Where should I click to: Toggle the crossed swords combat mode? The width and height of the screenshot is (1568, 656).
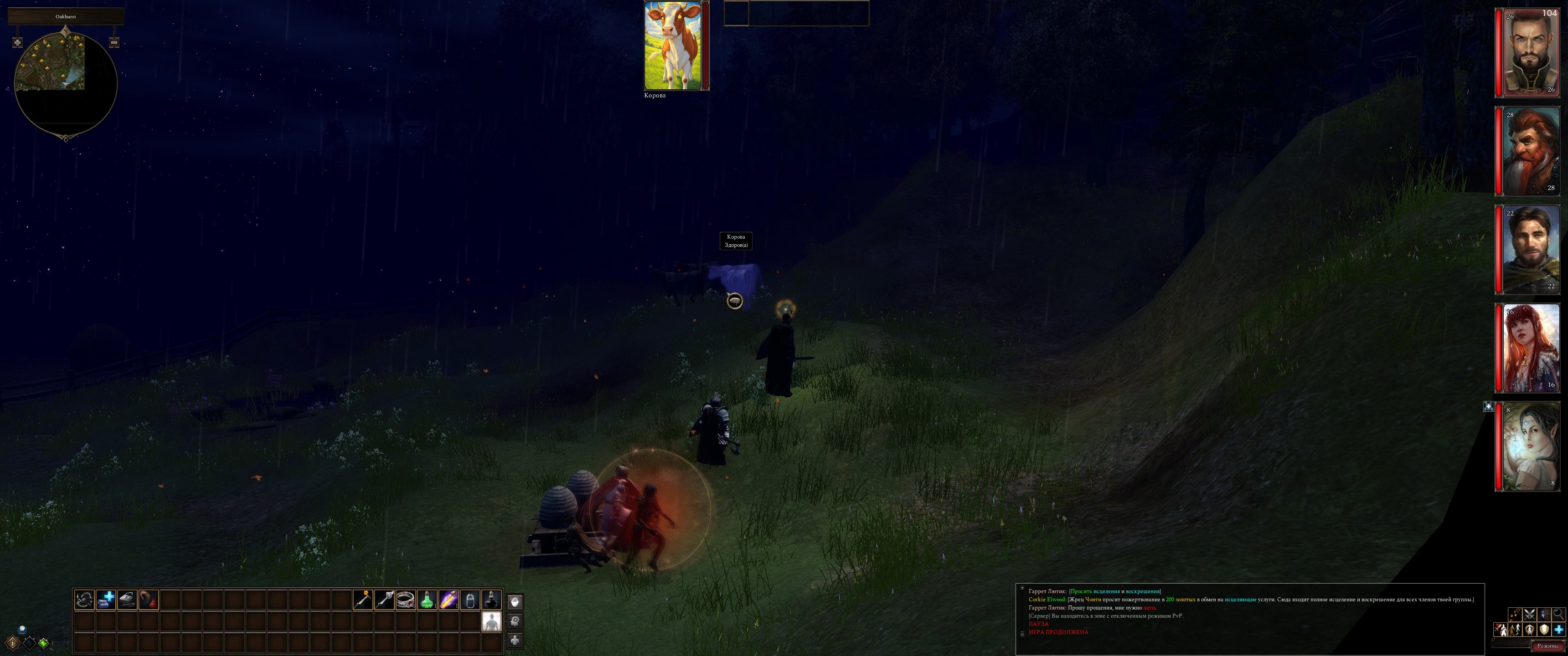(1530, 614)
